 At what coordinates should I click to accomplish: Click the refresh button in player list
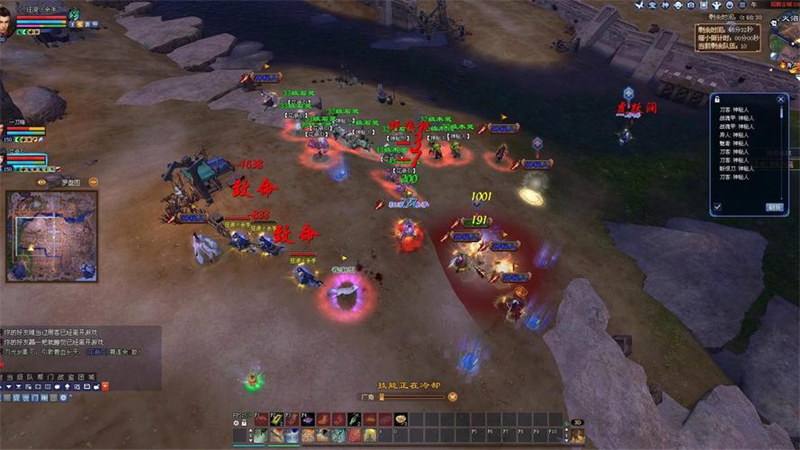[x=774, y=207]
